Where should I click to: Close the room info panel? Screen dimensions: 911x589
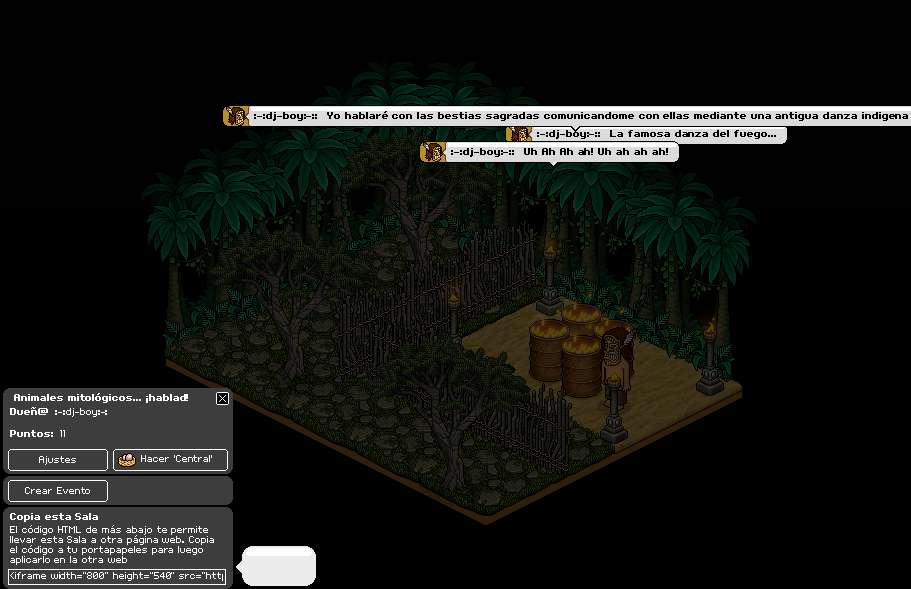222,398
